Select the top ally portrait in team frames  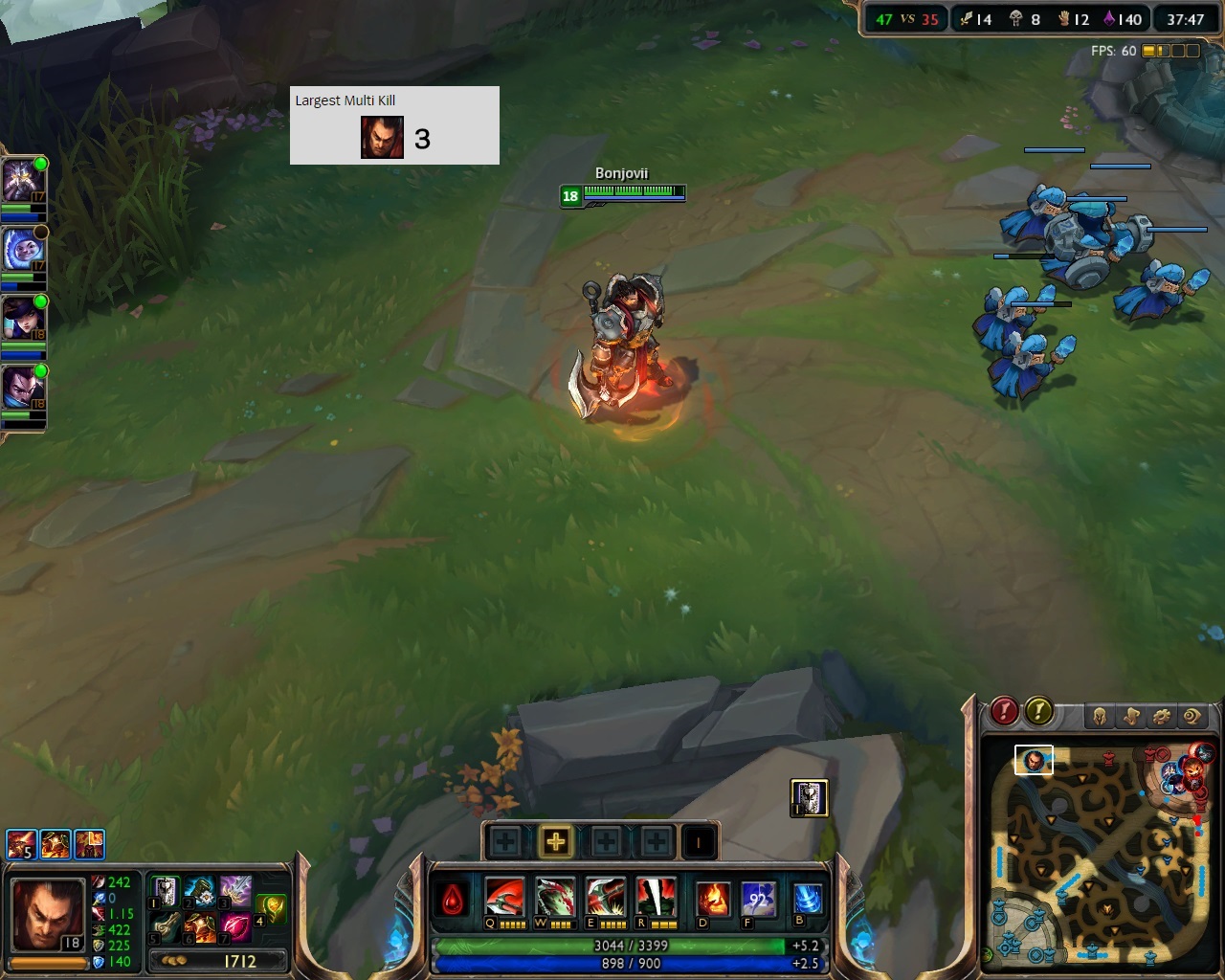click(x=21, y=179)
